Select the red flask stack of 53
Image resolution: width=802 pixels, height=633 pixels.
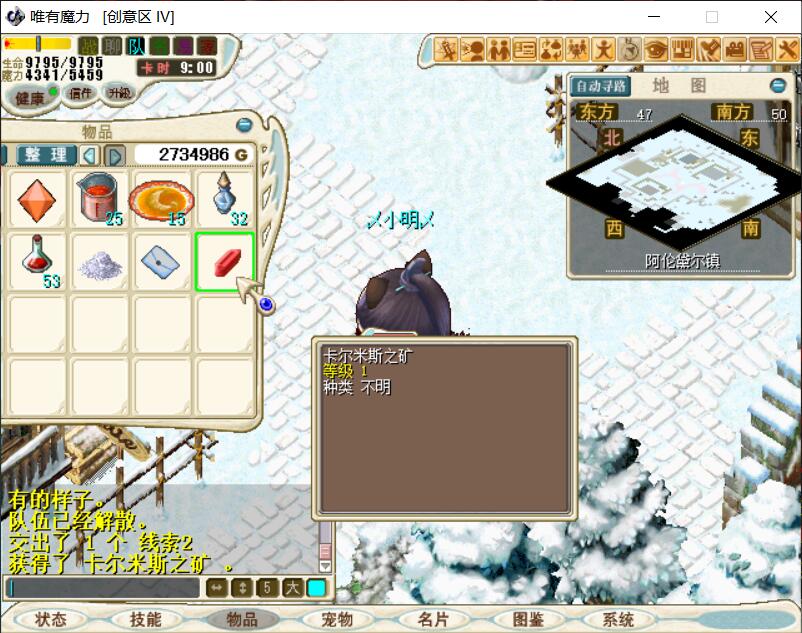coord(36,261)
